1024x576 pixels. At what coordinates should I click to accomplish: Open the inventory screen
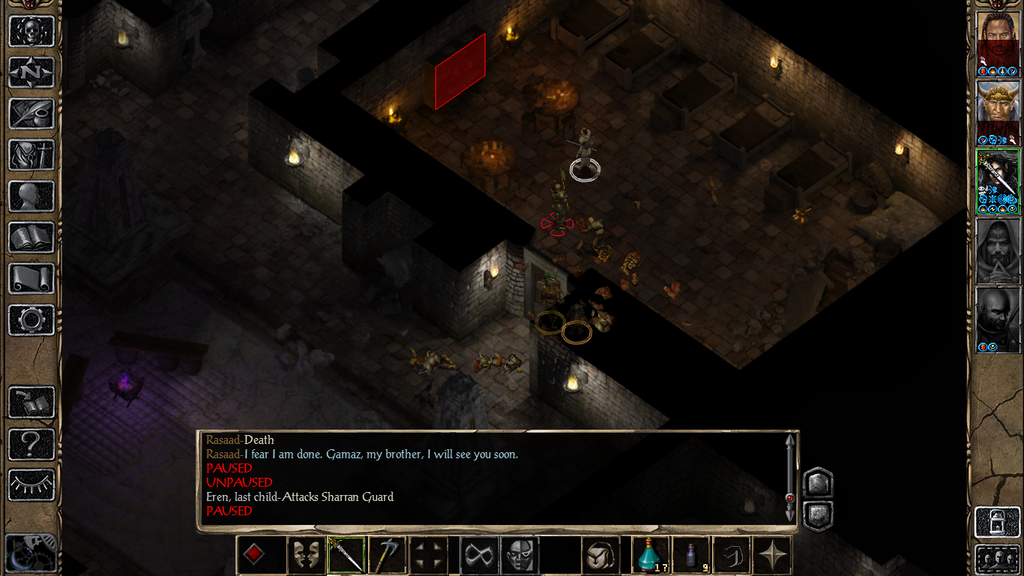tap(31, 155)
